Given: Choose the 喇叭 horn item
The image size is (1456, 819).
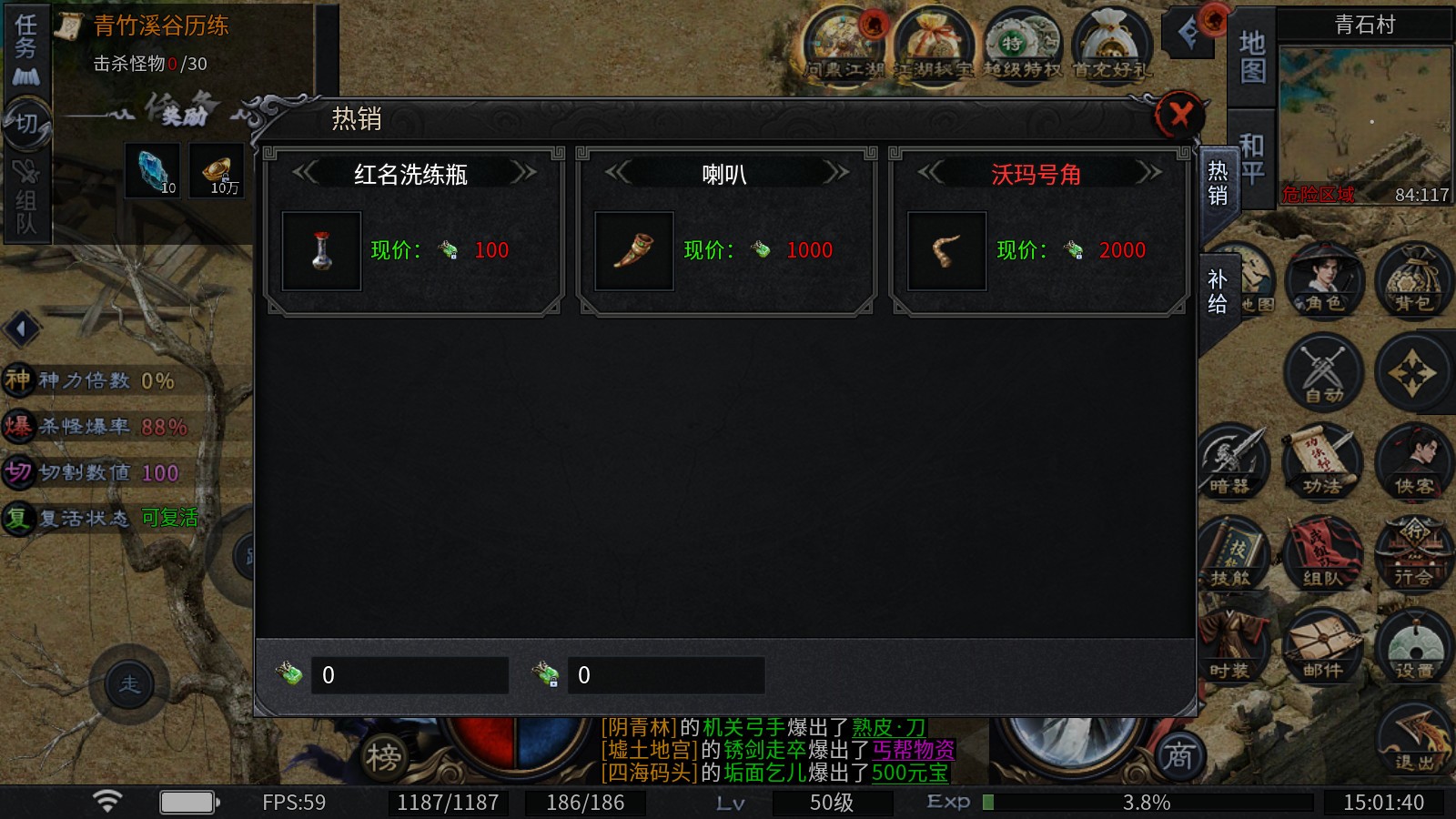Looking at the screenshot, I should pos(634,251).
